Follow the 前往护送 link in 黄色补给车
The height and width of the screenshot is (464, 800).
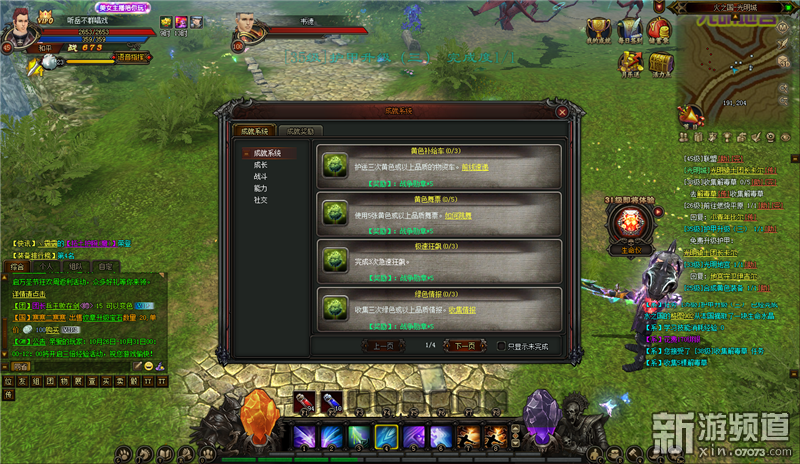(x=475, y=167)
